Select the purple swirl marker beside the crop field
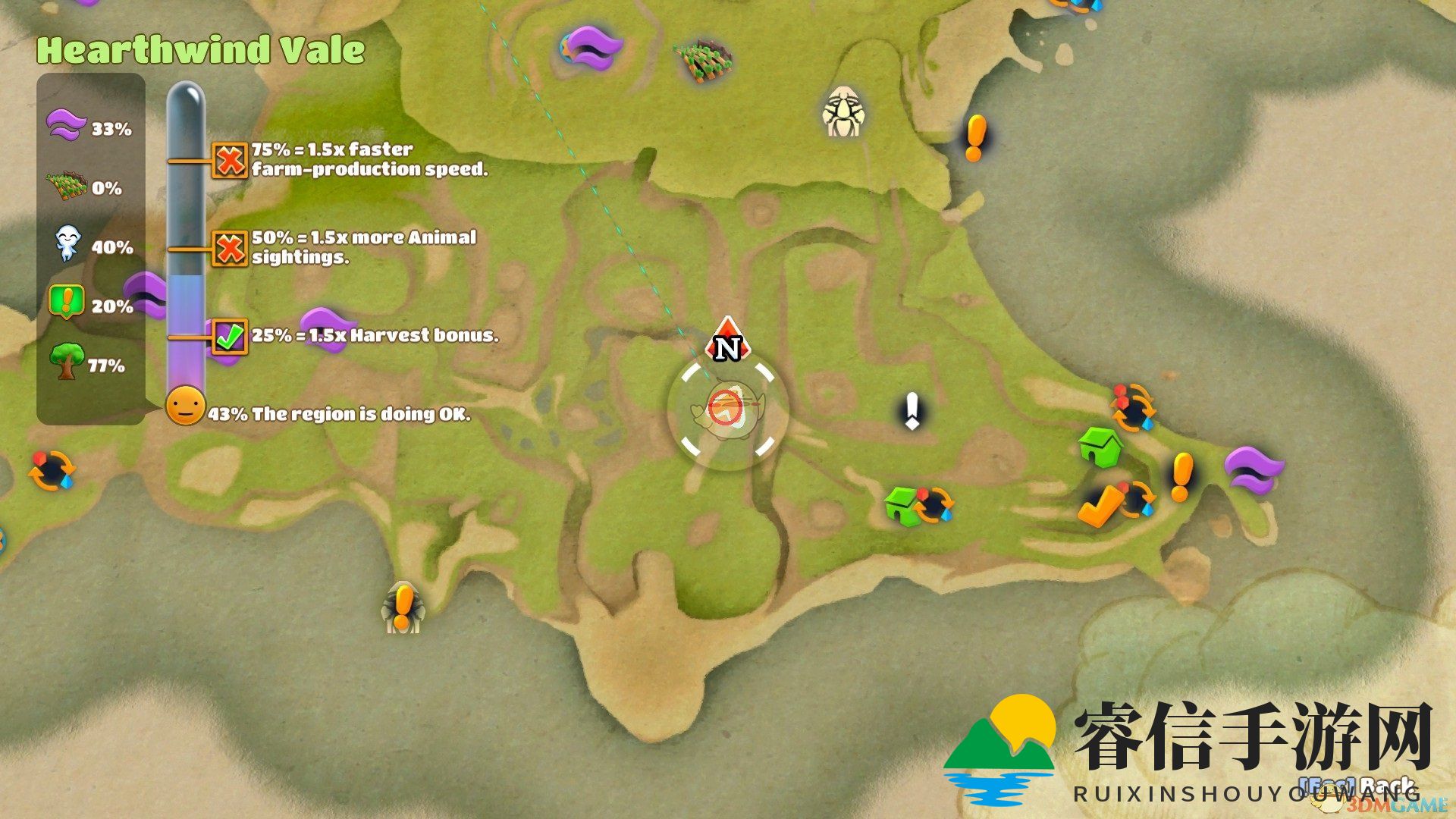Viewport: 1456px width, 819px height. [593, 47]
